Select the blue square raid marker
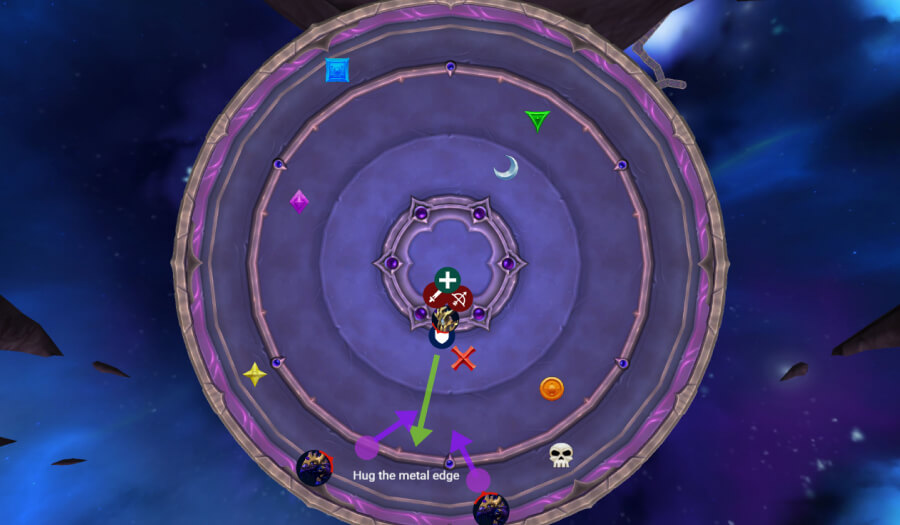The image size is (900, 525). pyautogui.click(x=337, y=70)
